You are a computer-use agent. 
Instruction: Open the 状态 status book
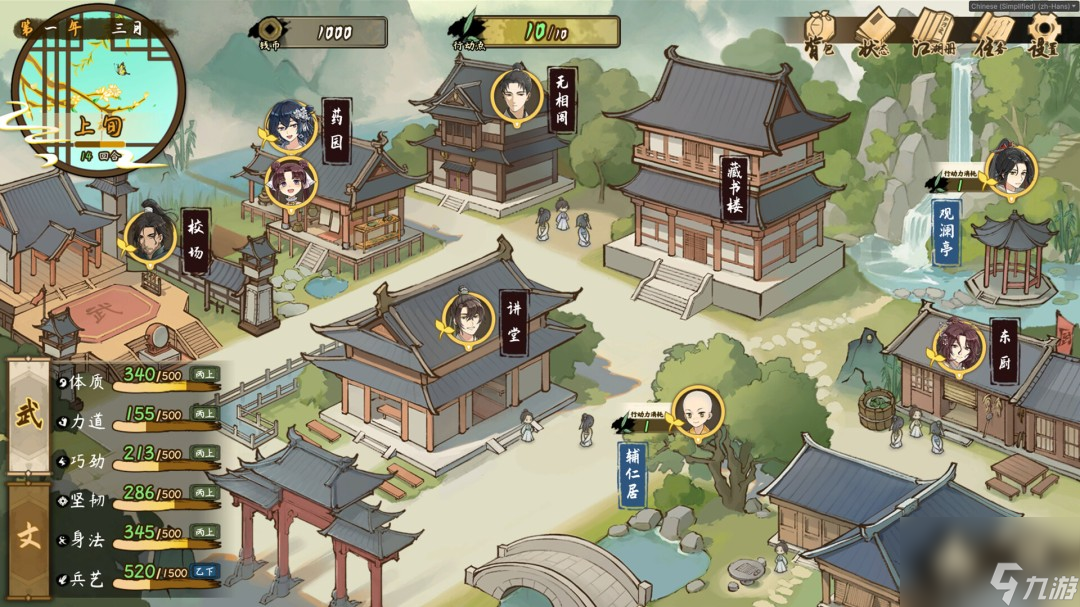872,34
